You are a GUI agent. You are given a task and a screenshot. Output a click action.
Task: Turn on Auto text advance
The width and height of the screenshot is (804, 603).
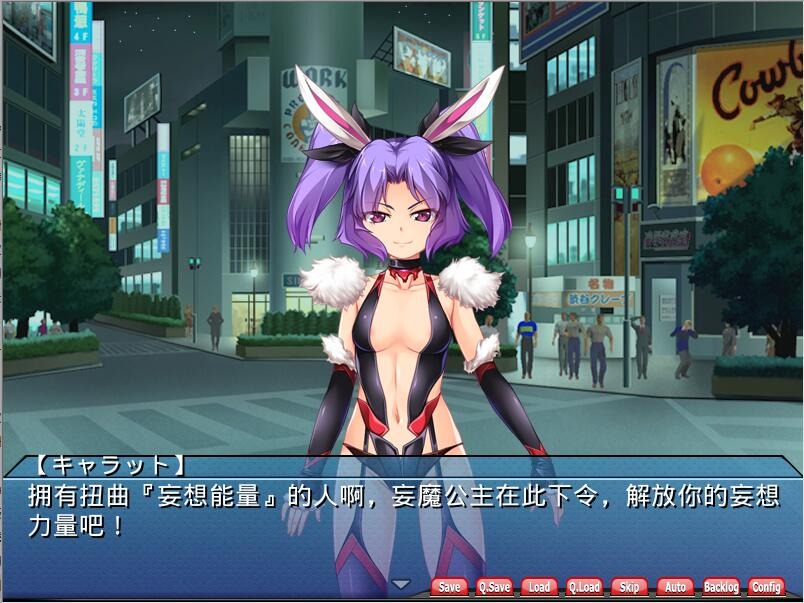[x=674, y=587]
